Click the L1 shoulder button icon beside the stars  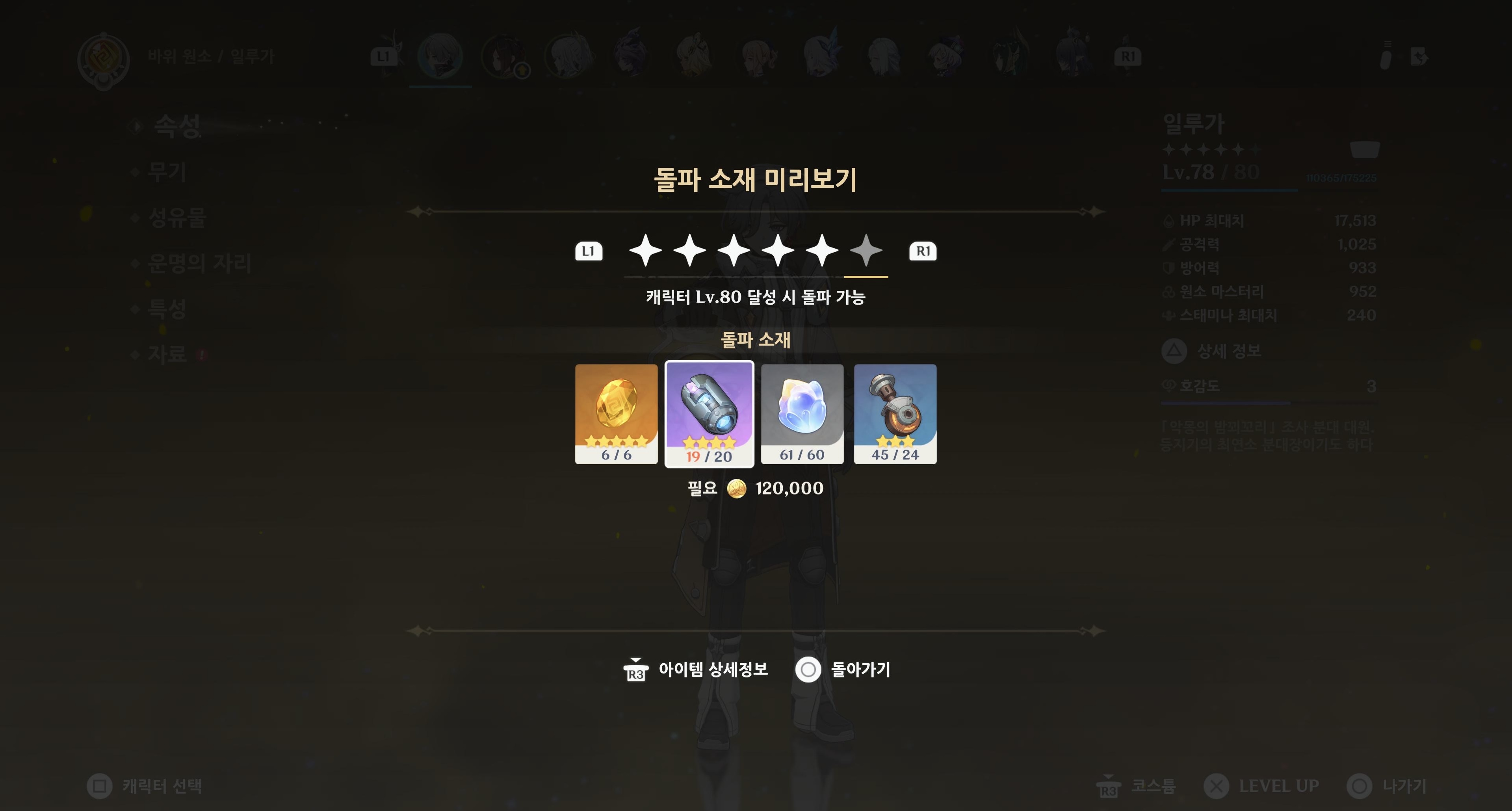click(x=589, y=251)
